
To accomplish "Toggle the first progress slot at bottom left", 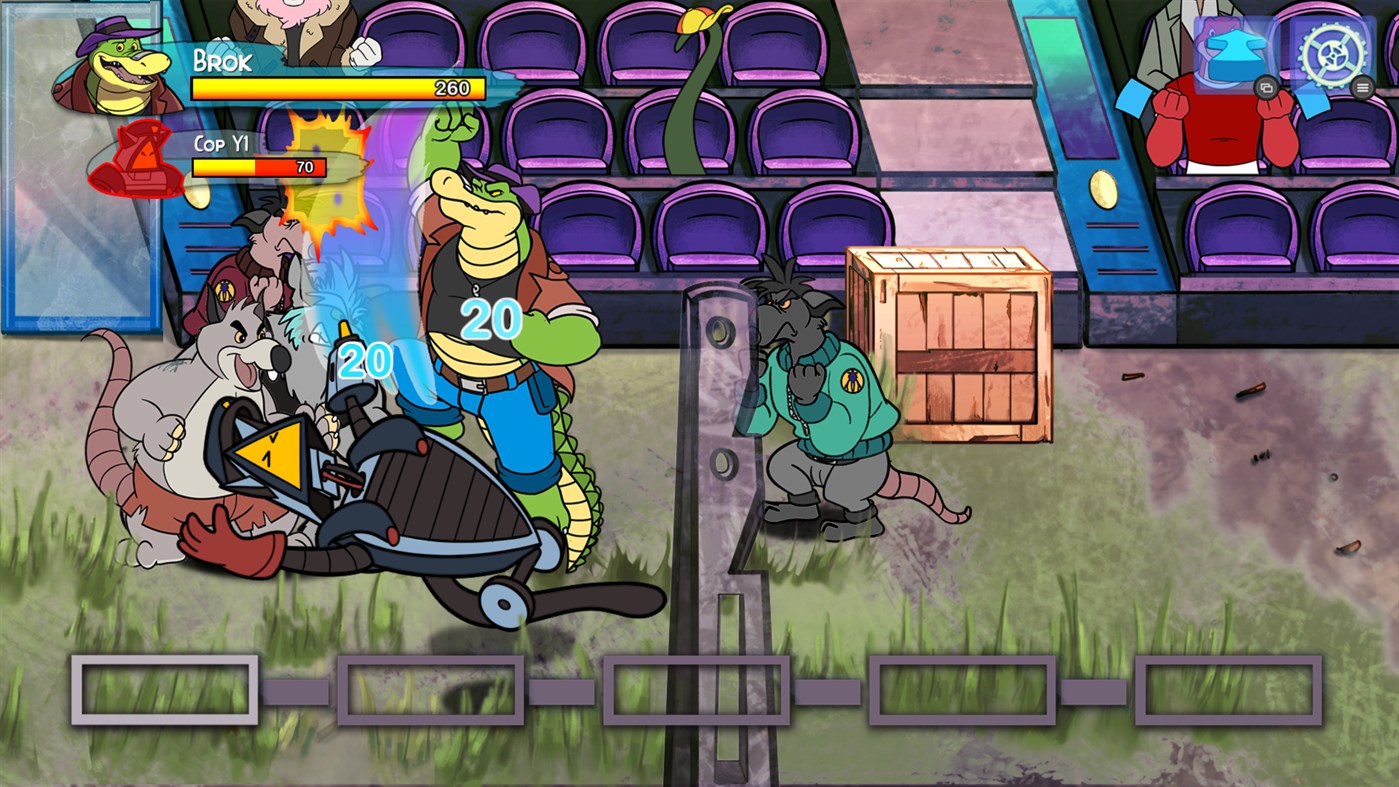I will click(163, 689).
